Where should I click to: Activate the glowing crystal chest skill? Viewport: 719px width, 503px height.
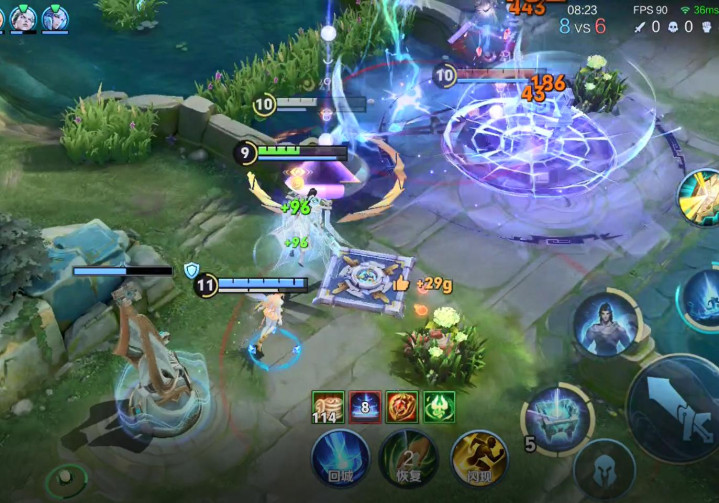coord(555,418)
